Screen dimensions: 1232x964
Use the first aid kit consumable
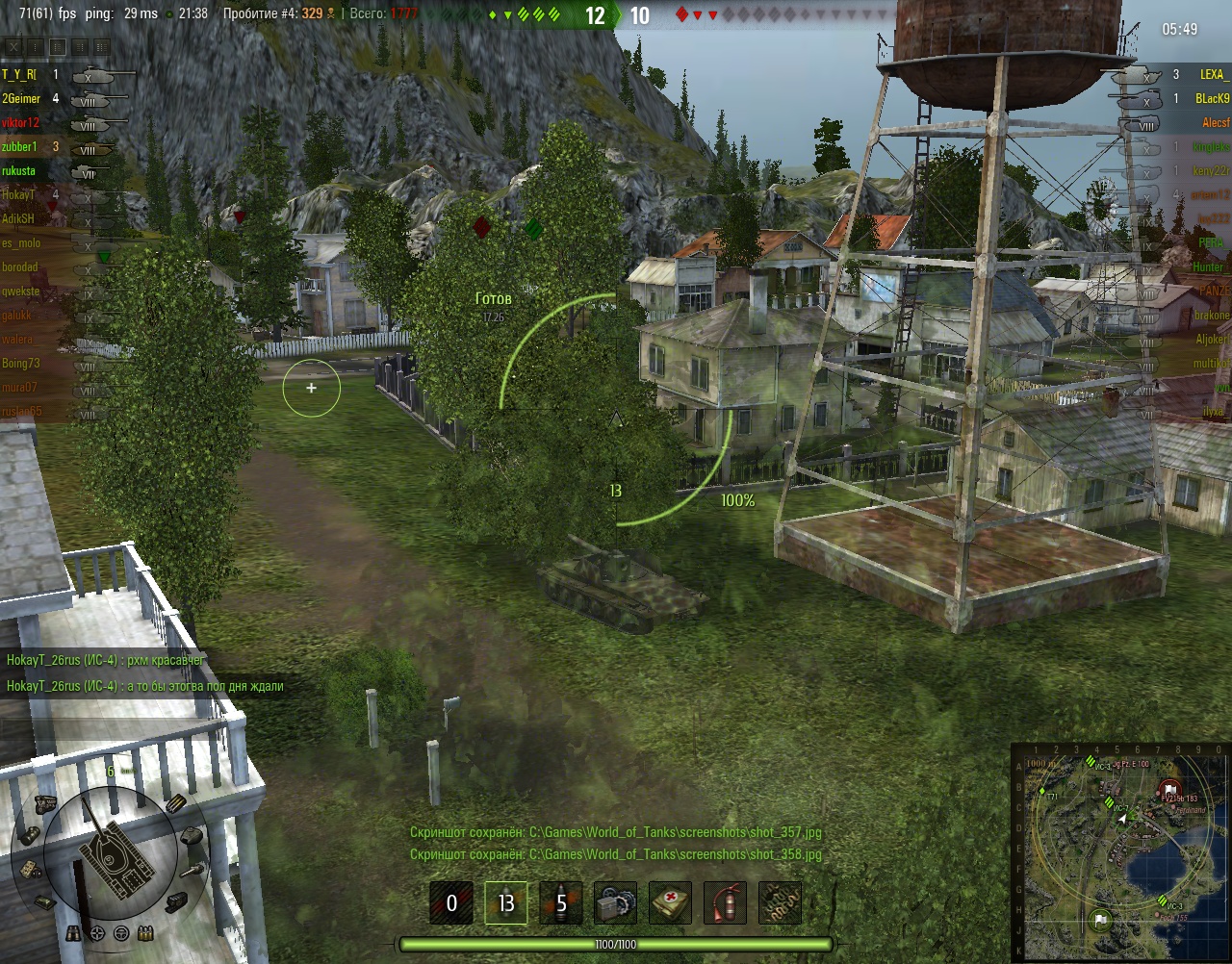[671, 903]
